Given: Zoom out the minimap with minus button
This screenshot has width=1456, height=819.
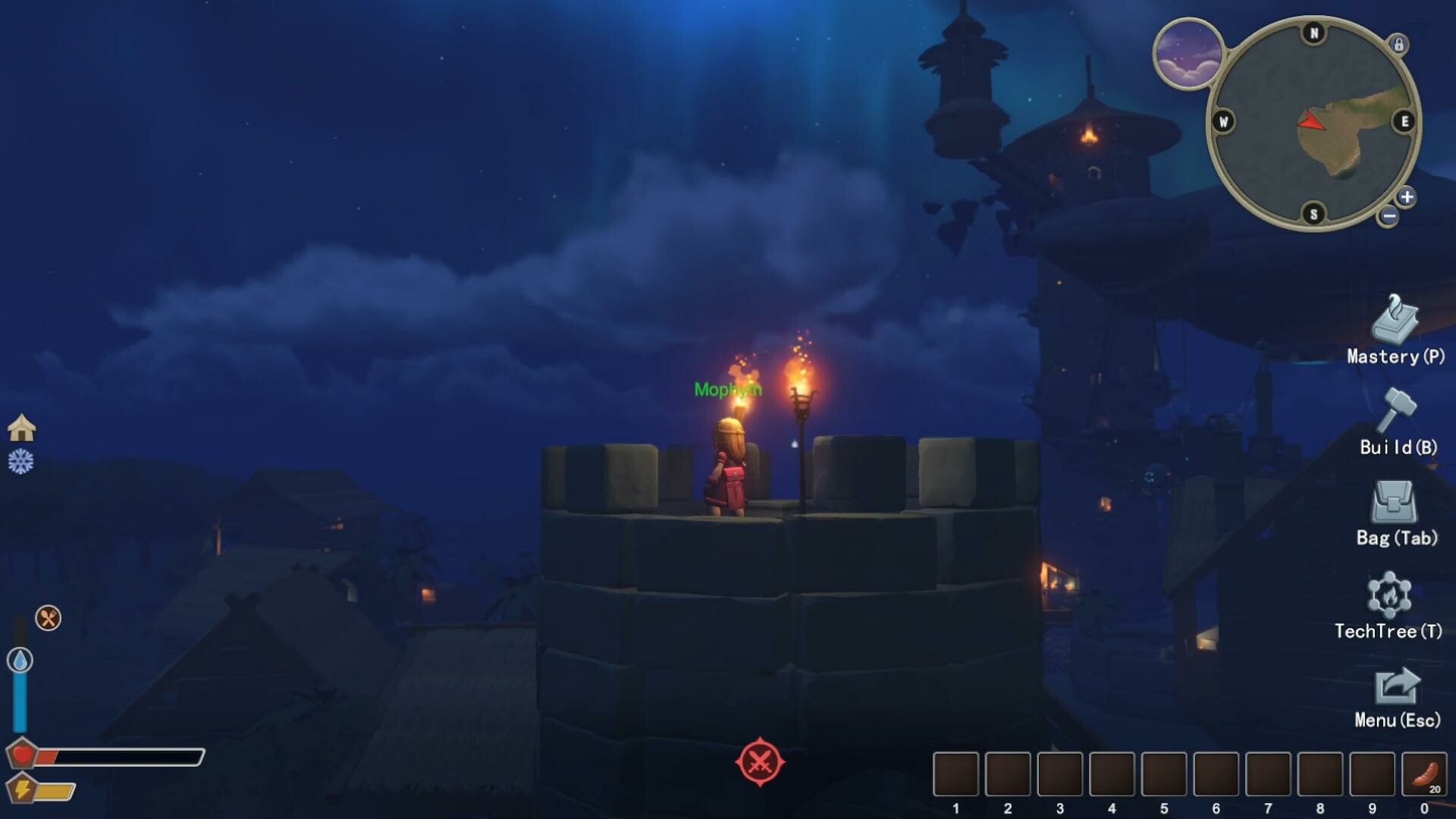Looking at the screenshot, I should click(1389, 216).
